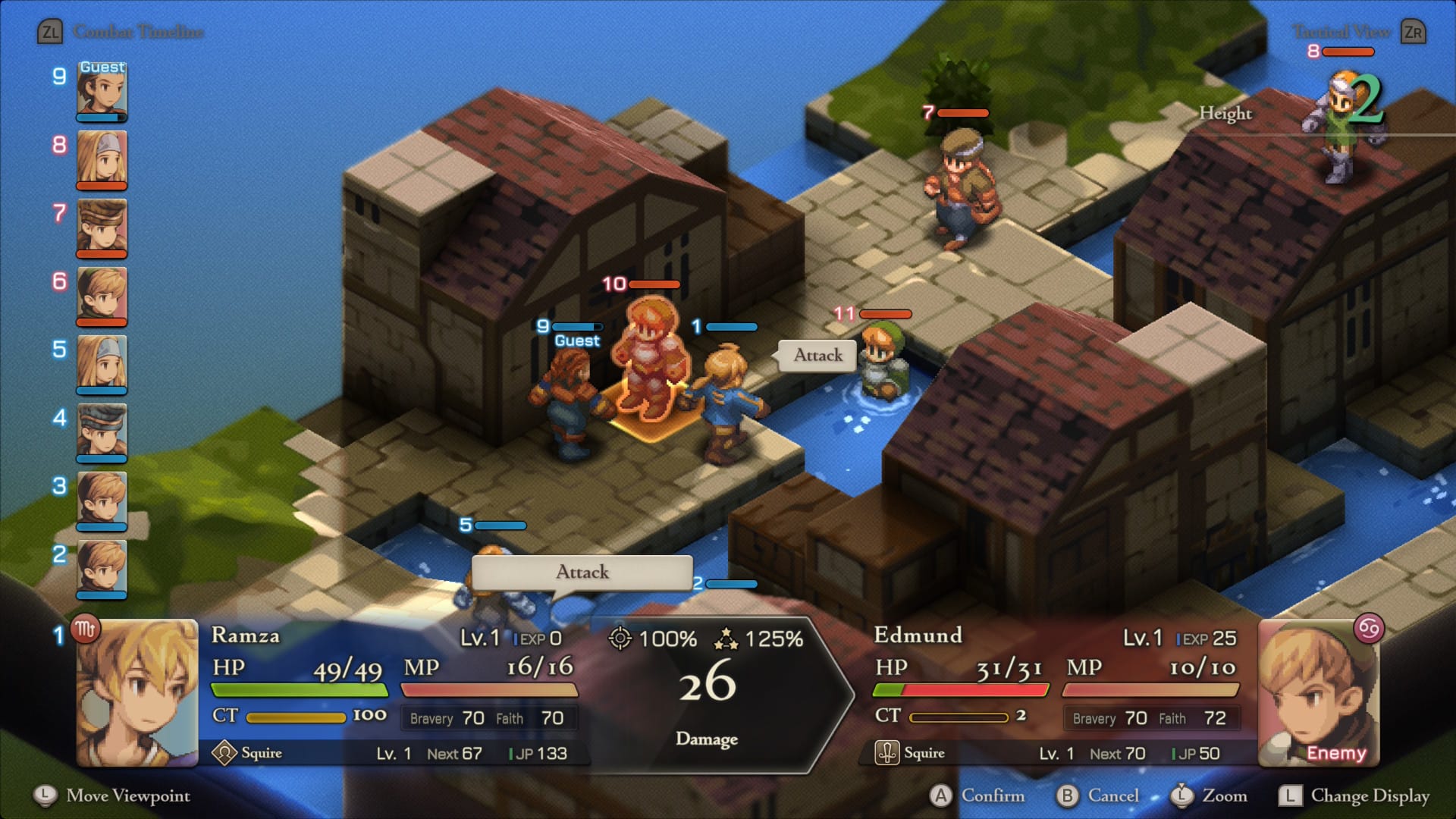Click the Scorpio zodiac icon on Ramza's portrait
The height and width of the screenshot is (819, 1456).
point(85,629)
